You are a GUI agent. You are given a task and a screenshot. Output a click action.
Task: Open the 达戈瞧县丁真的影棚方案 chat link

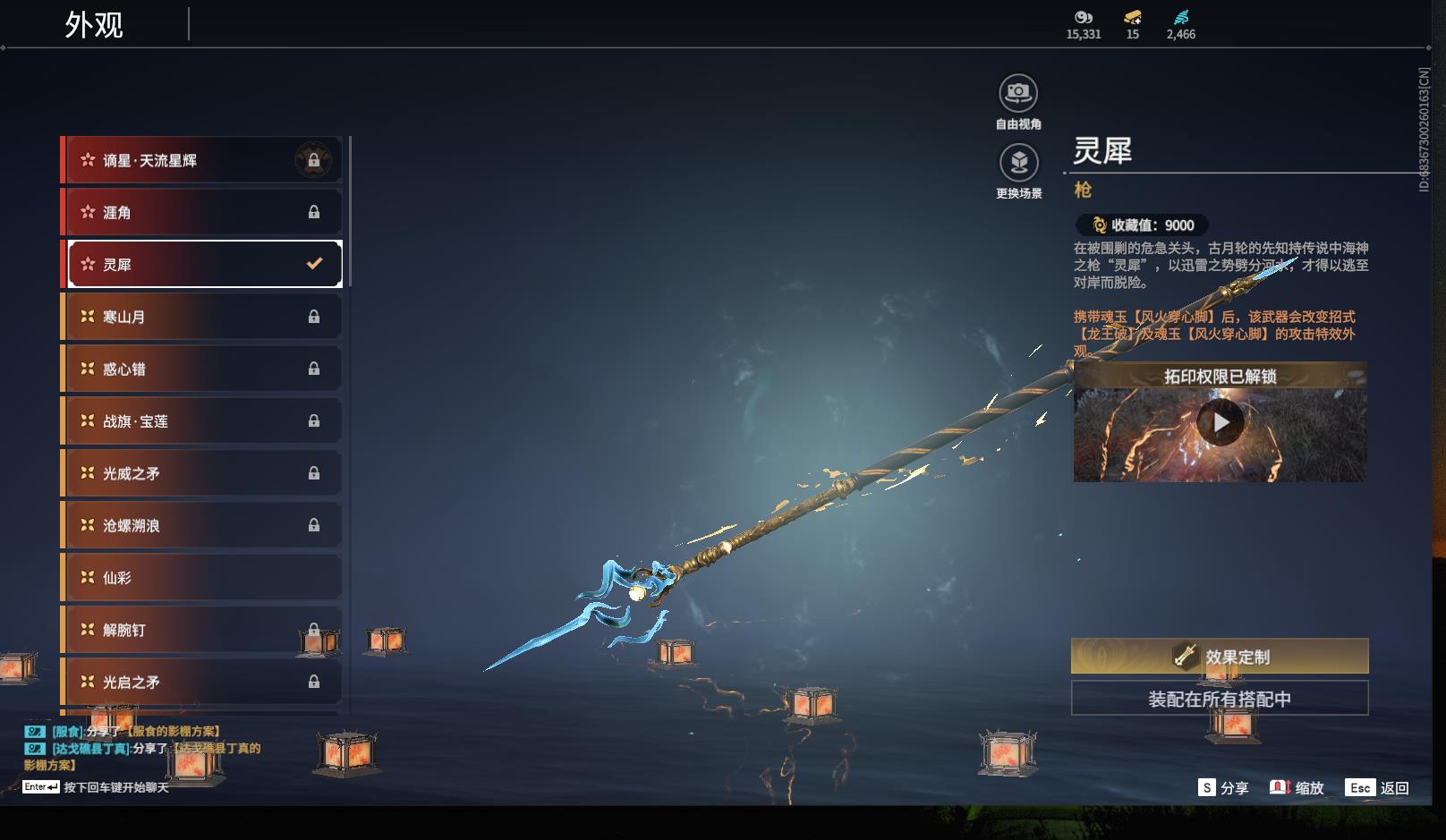tap(217, 748)
